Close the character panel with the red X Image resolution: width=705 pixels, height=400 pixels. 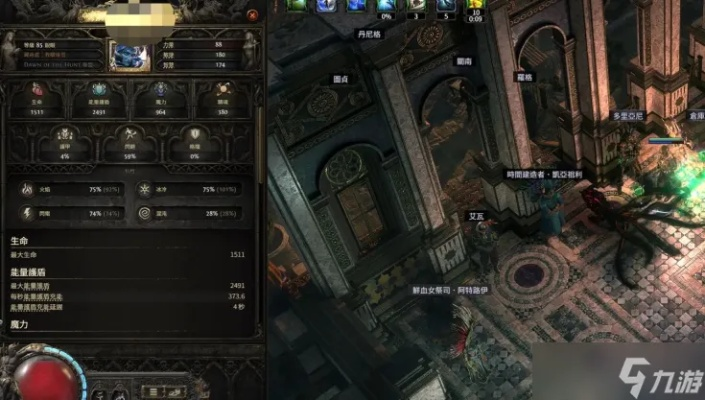click(x=253, y=16)
